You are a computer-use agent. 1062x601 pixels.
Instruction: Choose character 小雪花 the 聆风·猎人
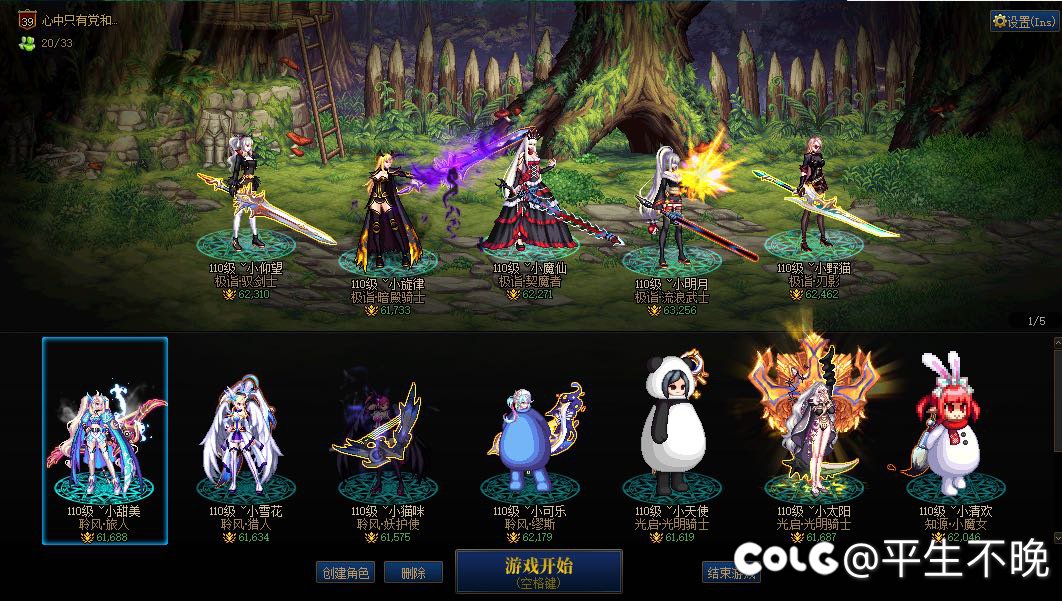pyautogui.click(x=246, y=440)
